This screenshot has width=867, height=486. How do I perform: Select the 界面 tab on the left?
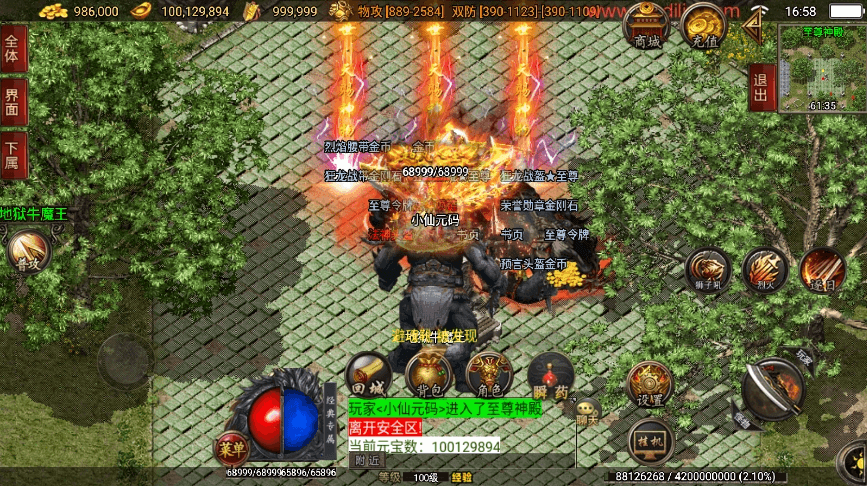coord(13,101)
